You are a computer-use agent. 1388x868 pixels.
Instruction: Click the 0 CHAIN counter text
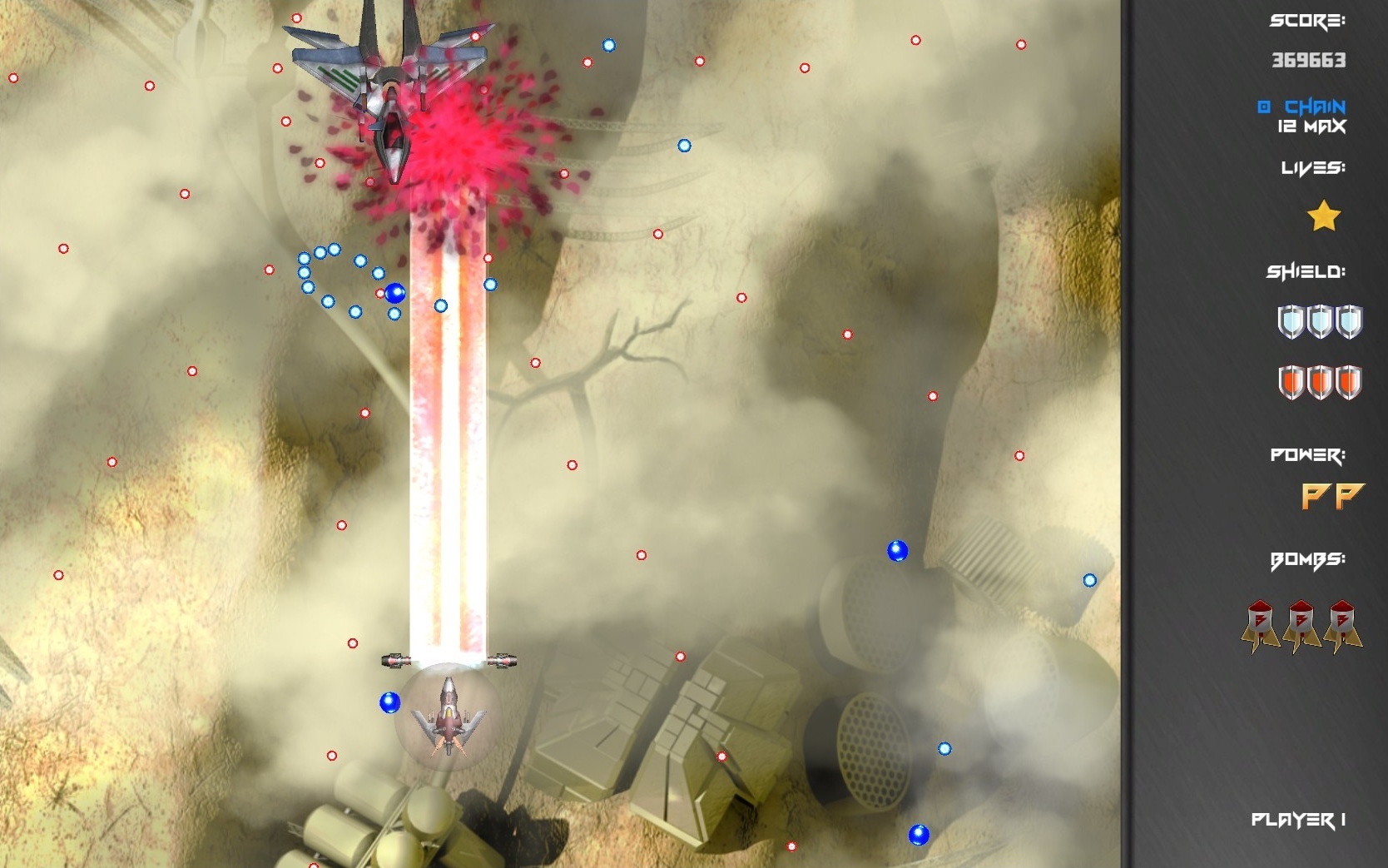tap(1303, 105)
